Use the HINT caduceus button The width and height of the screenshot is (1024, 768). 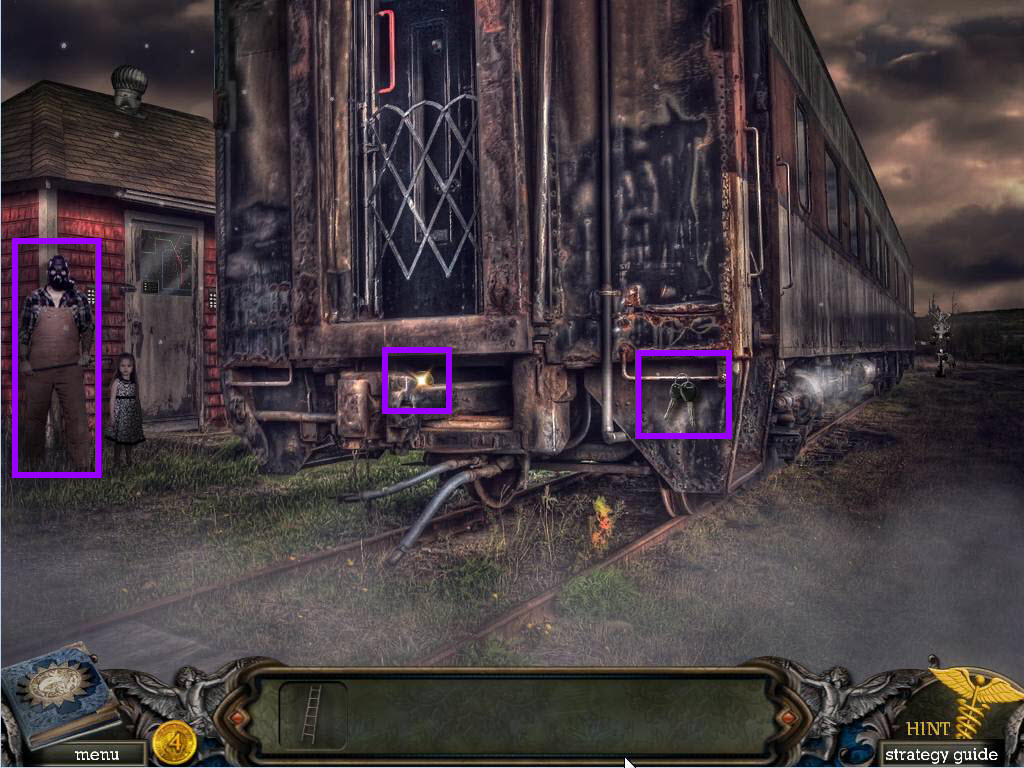pyautogui.click(x=964, y=706)
